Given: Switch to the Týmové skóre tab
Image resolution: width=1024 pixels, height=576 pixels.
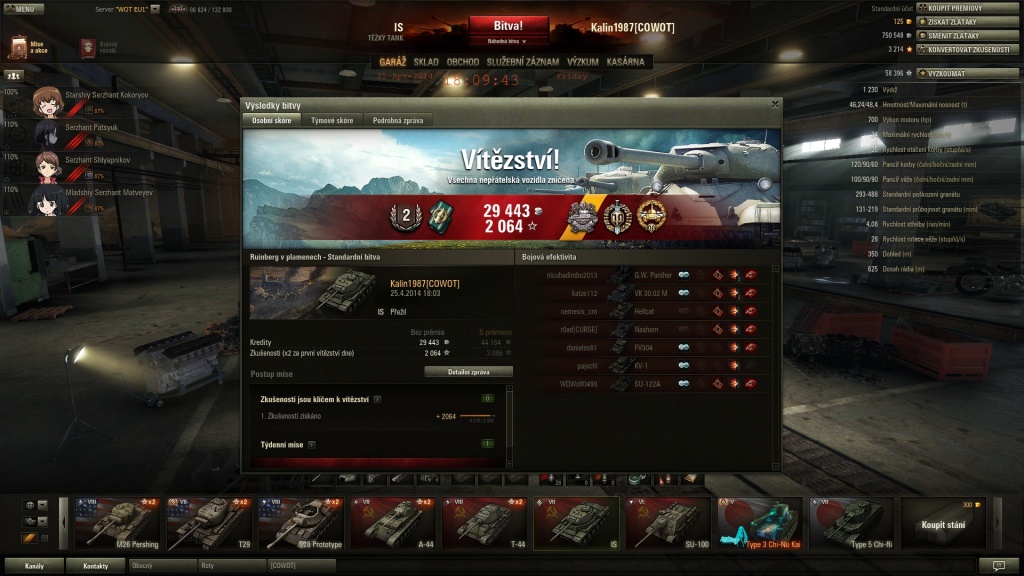Looking at the screenshot, I should (331, 121).
